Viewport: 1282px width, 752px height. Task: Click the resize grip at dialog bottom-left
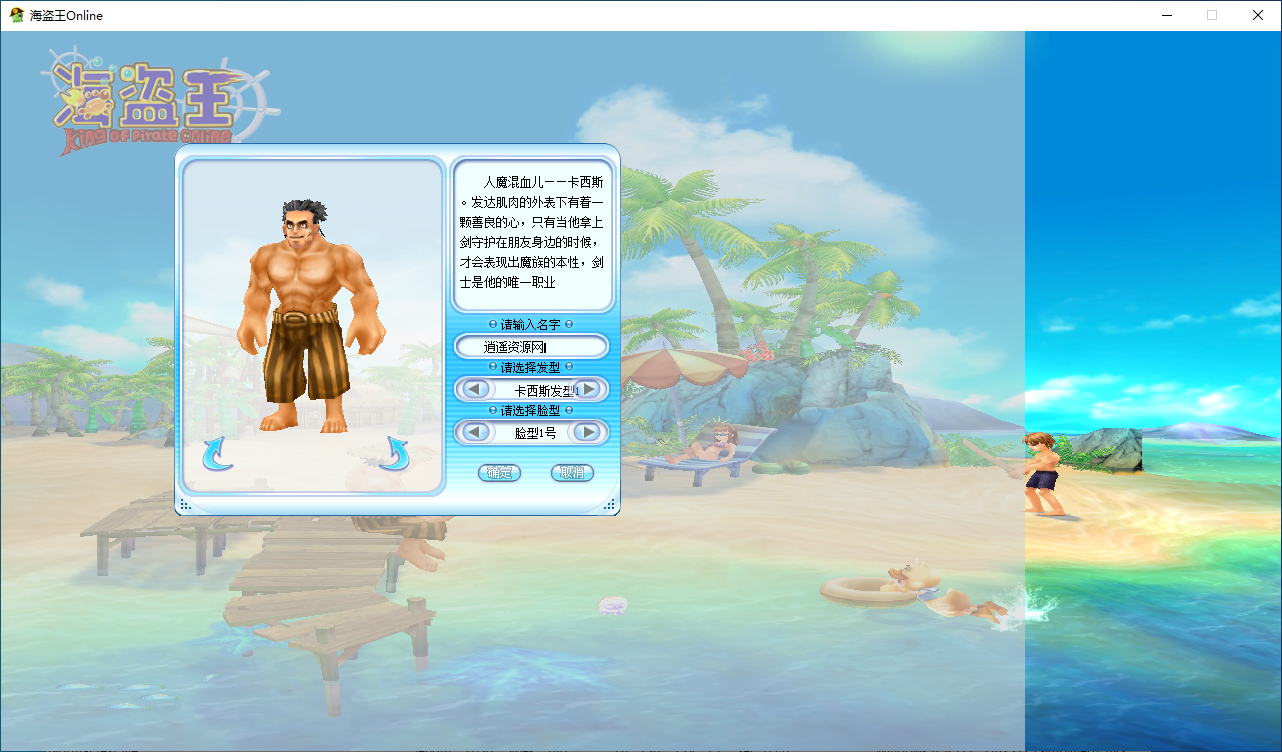[x=184, y=505]
